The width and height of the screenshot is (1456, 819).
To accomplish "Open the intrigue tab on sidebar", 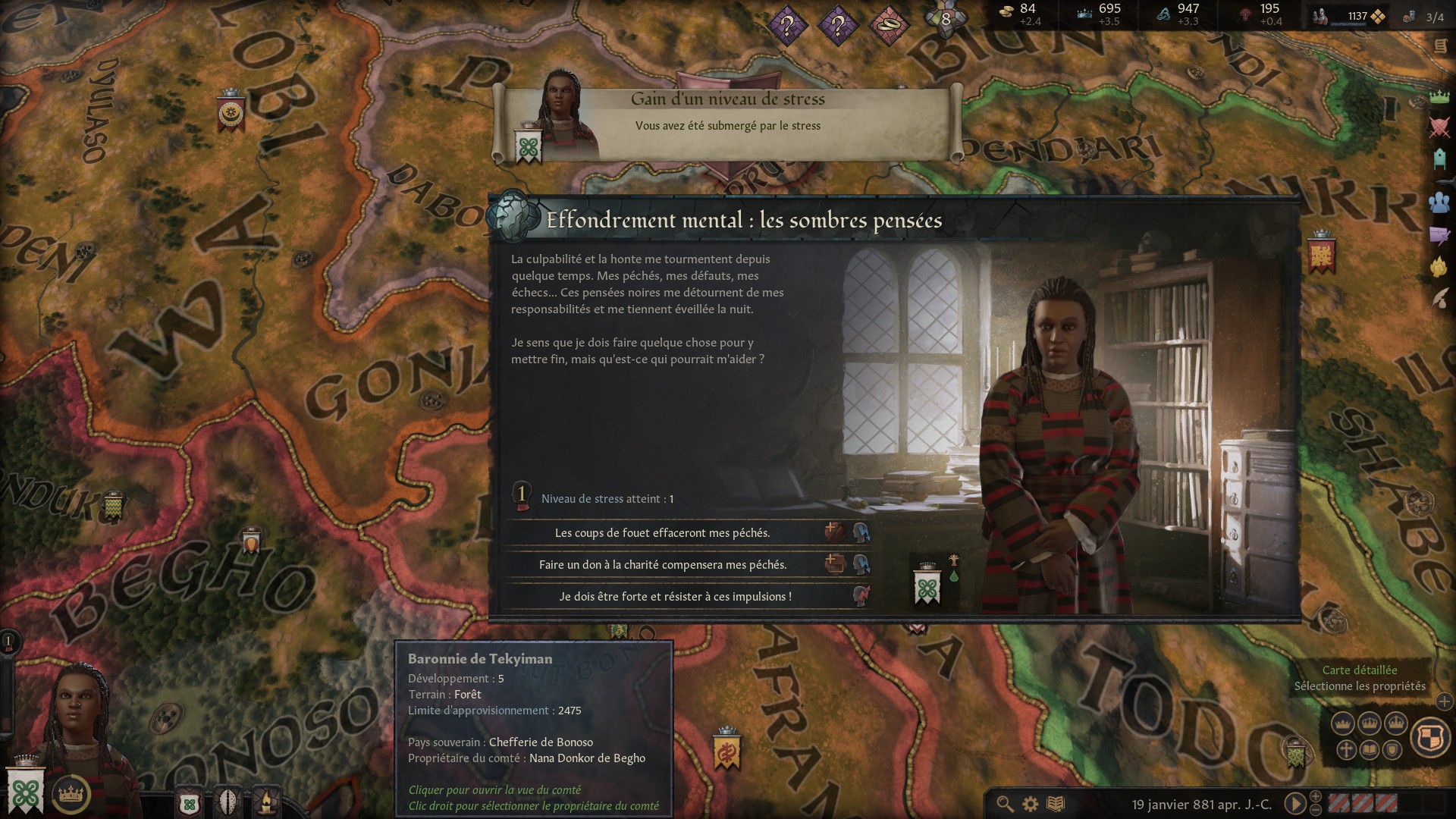I will pyautogui.click(x=1439, y=235).
